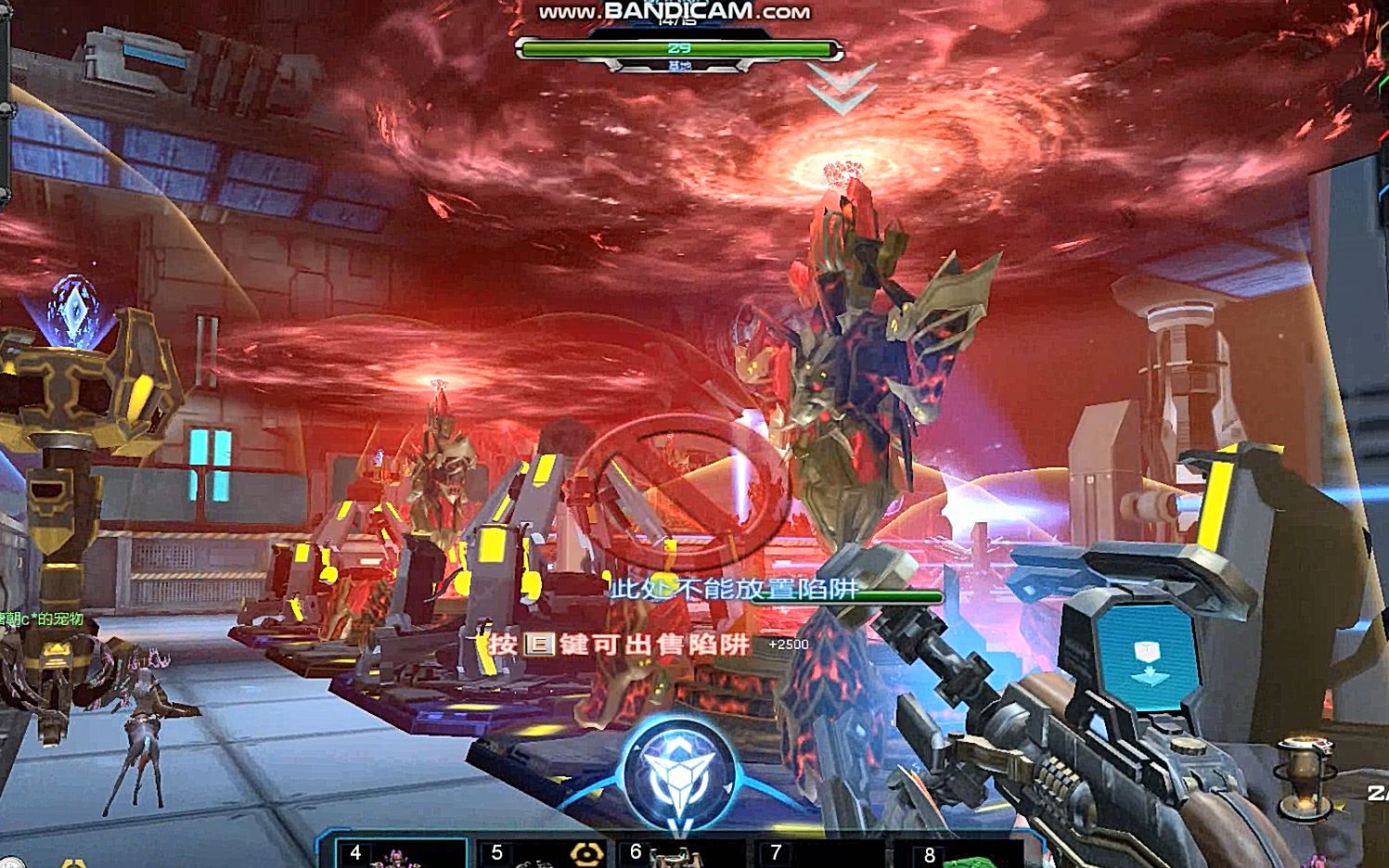Select hotbar slot number 7
Image resolution: width=1389 pixels, height=868 pixels.
point(821,853)
